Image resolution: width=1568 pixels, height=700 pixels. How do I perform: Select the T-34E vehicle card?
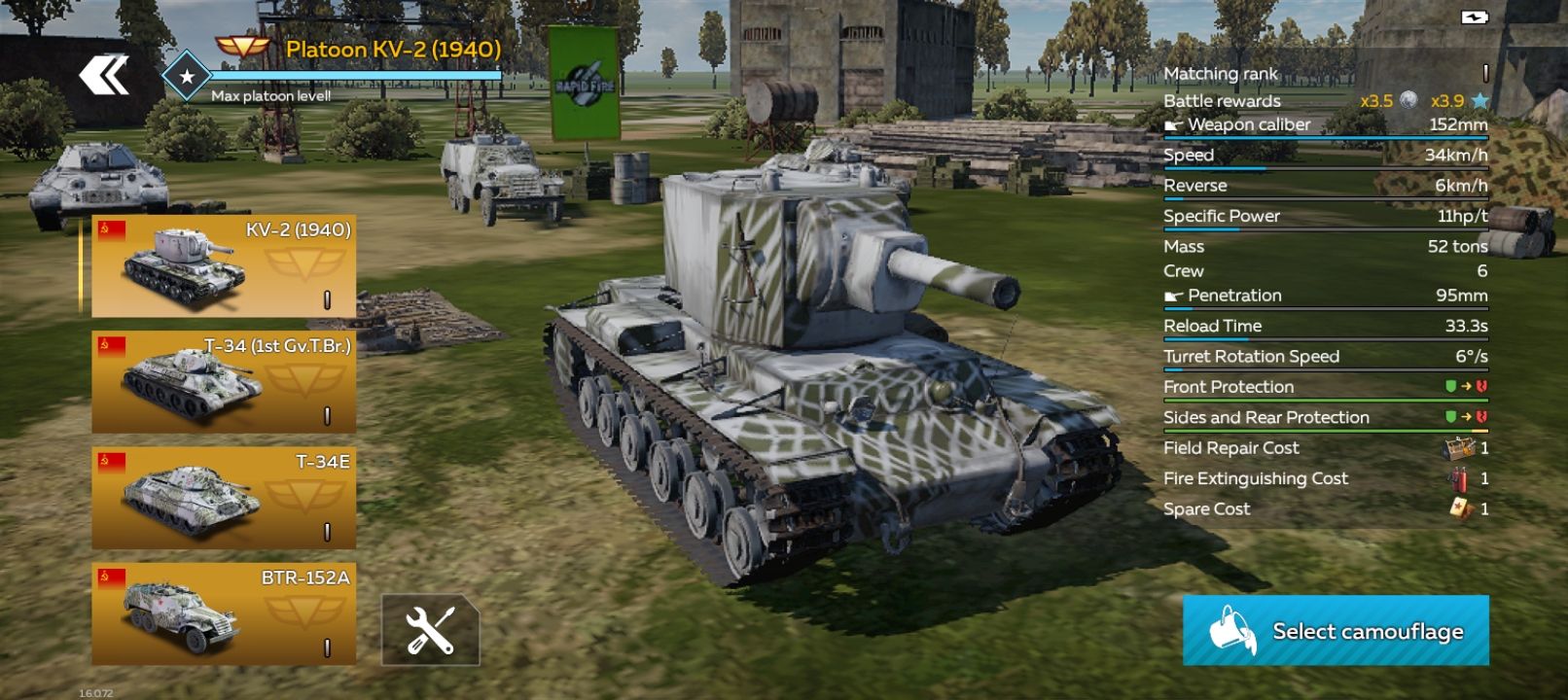click(x=222, y=496)
